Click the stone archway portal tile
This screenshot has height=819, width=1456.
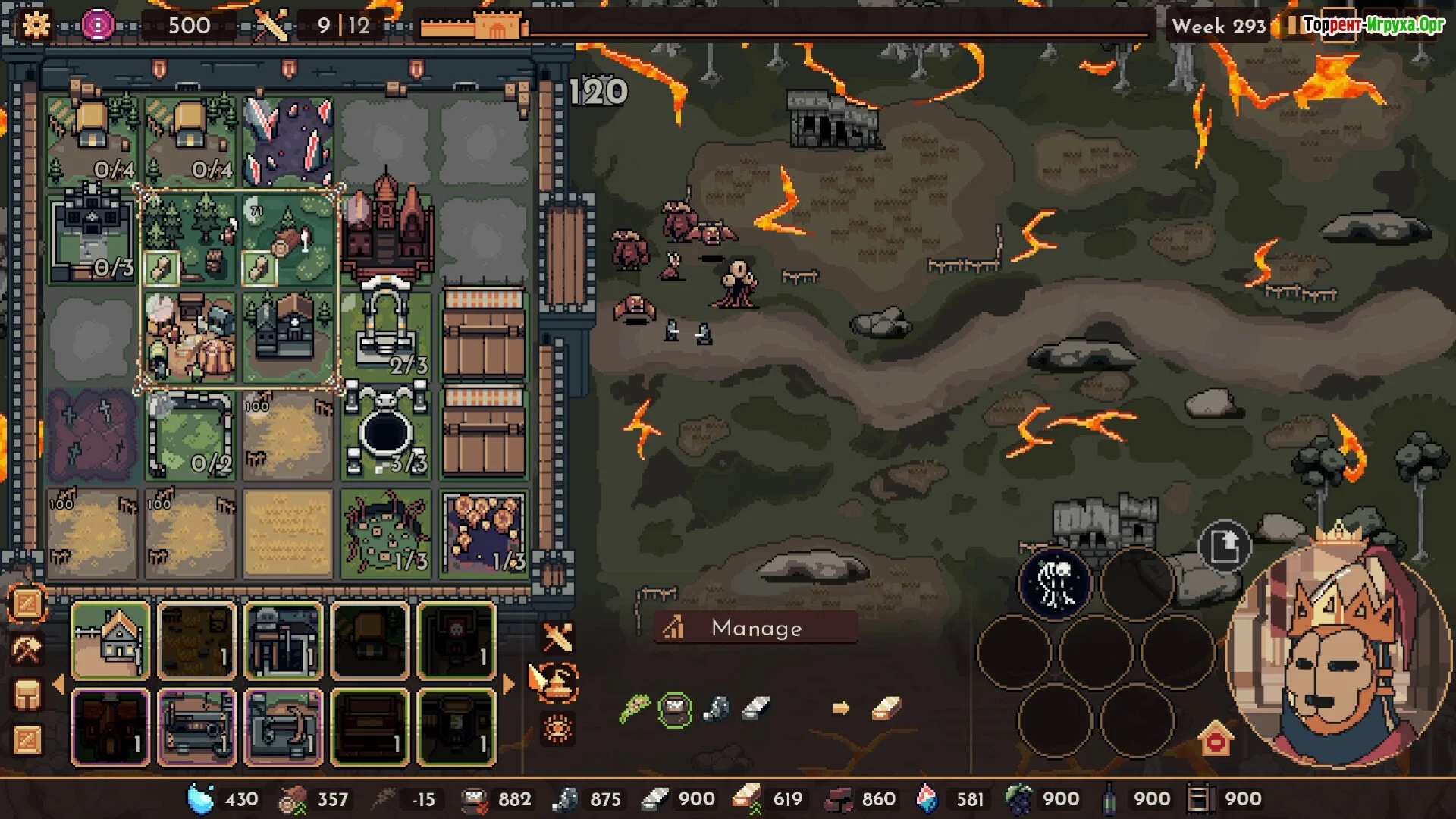tap(386, 326)
